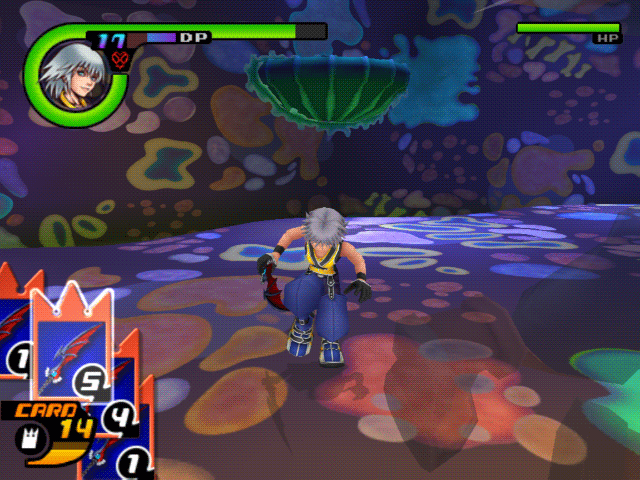Select the reload crown icon beside CARD 14
Screen dimensions: 640x480
[27, 436]
